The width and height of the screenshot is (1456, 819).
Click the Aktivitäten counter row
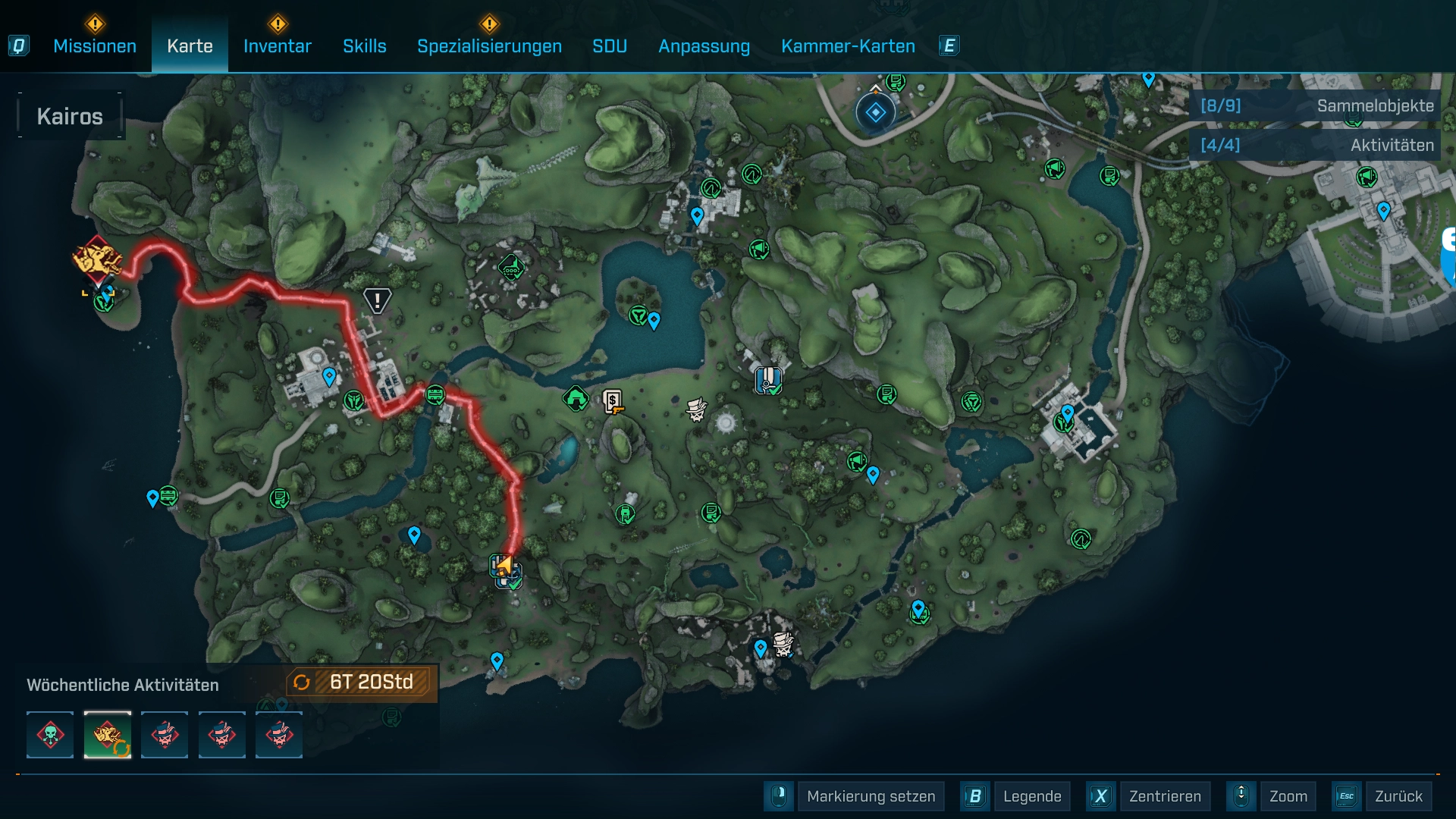coord(1316,145)
